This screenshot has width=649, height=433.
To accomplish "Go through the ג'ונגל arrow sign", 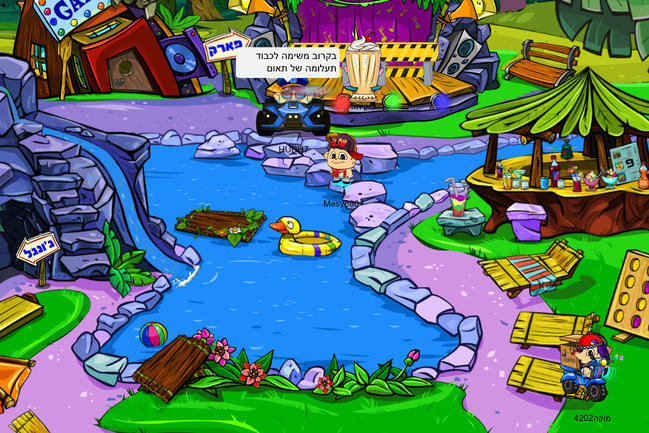I will coord(39,248).
